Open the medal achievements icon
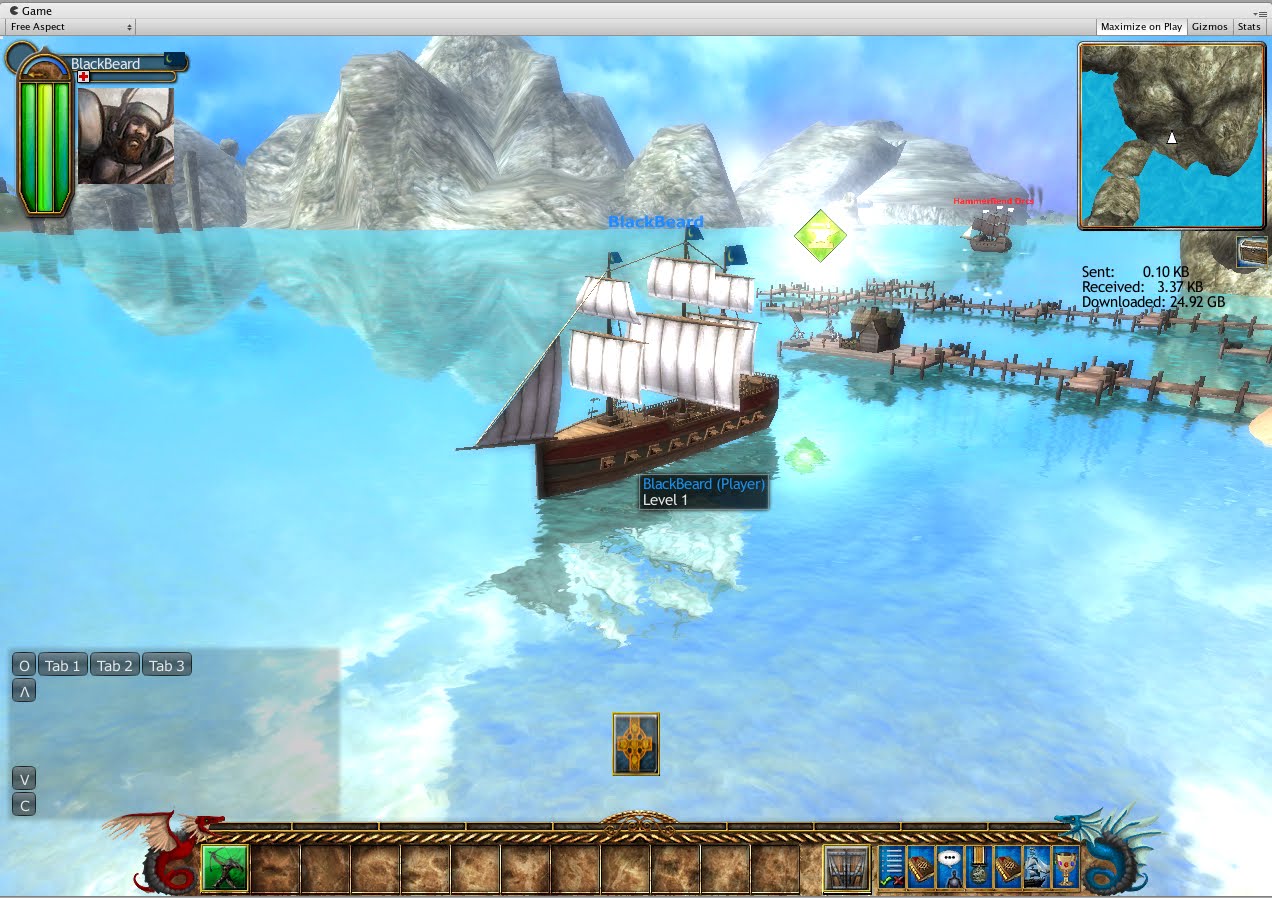The height and width of the screenshot is (898, 1272). [x=979, y=867]
